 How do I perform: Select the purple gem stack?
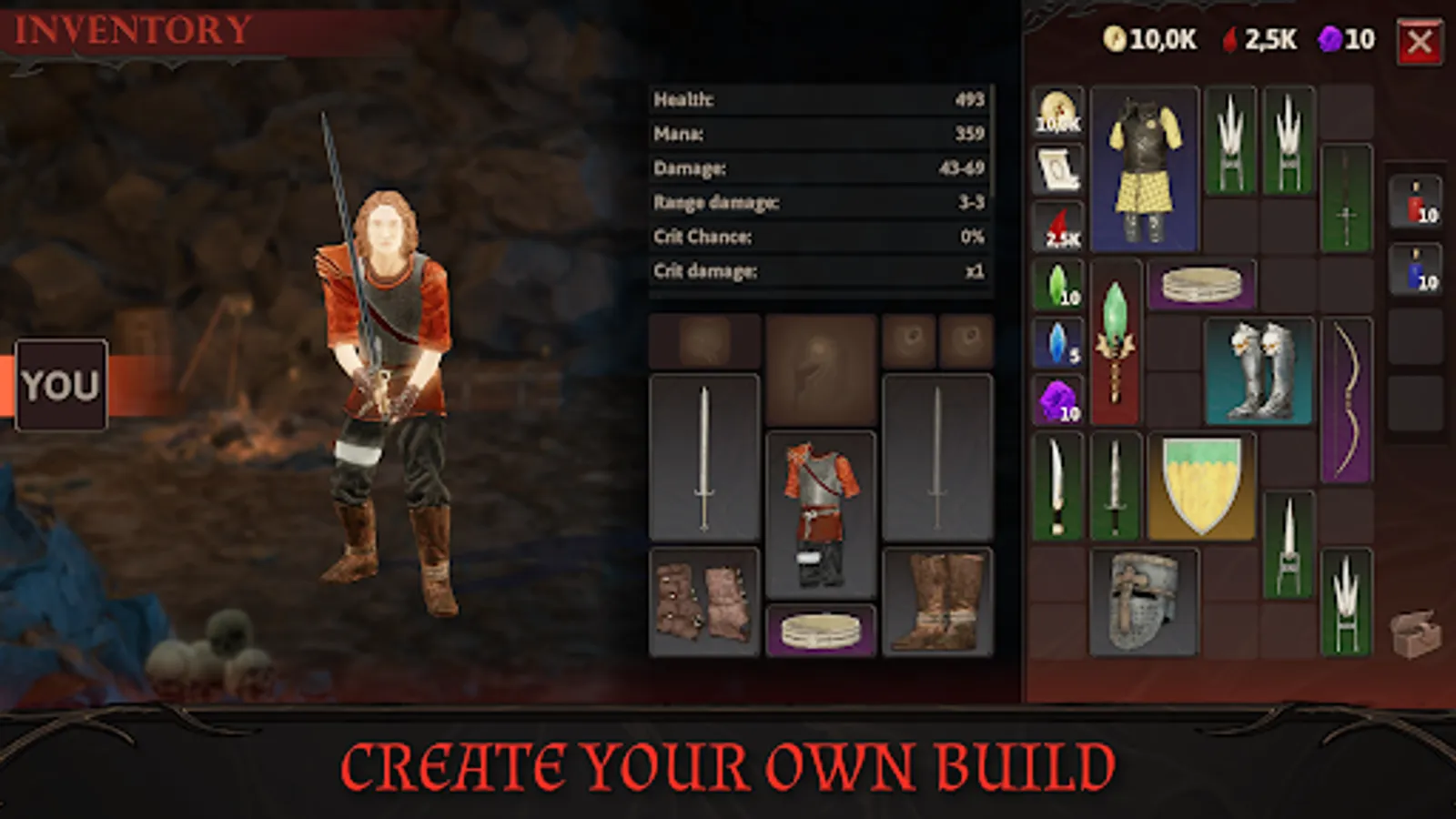point(1058,400)
